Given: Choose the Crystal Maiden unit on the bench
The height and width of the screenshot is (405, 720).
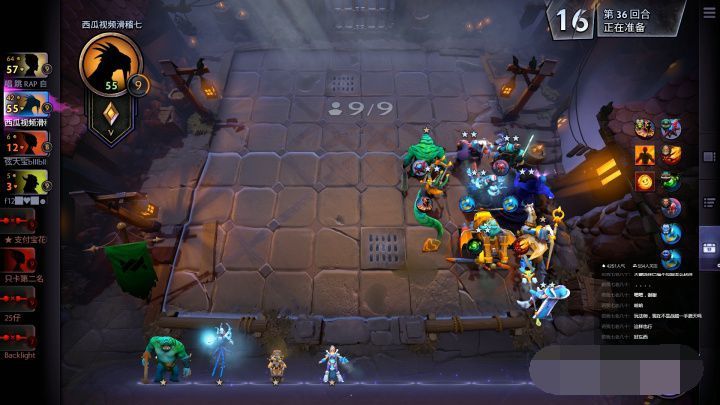Looking at the screenshot, I should tap(328, 361).
